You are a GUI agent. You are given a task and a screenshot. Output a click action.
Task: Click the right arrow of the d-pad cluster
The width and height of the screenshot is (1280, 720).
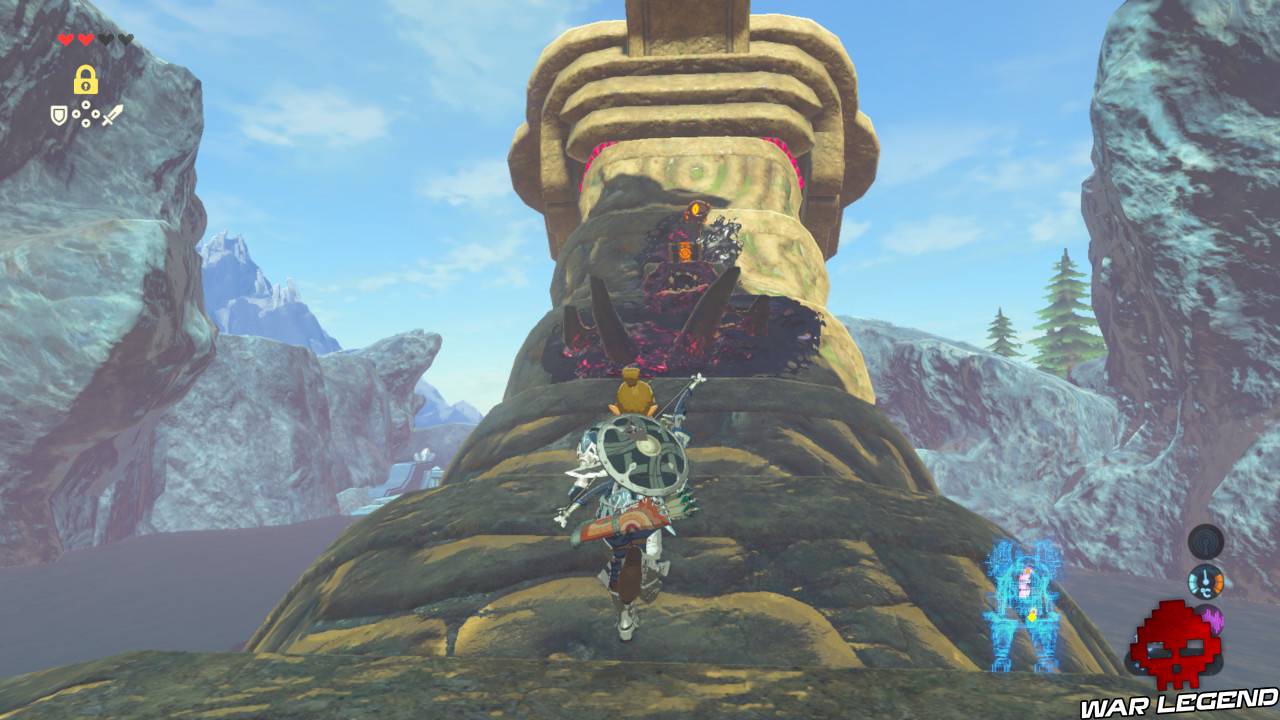(96, 114)
